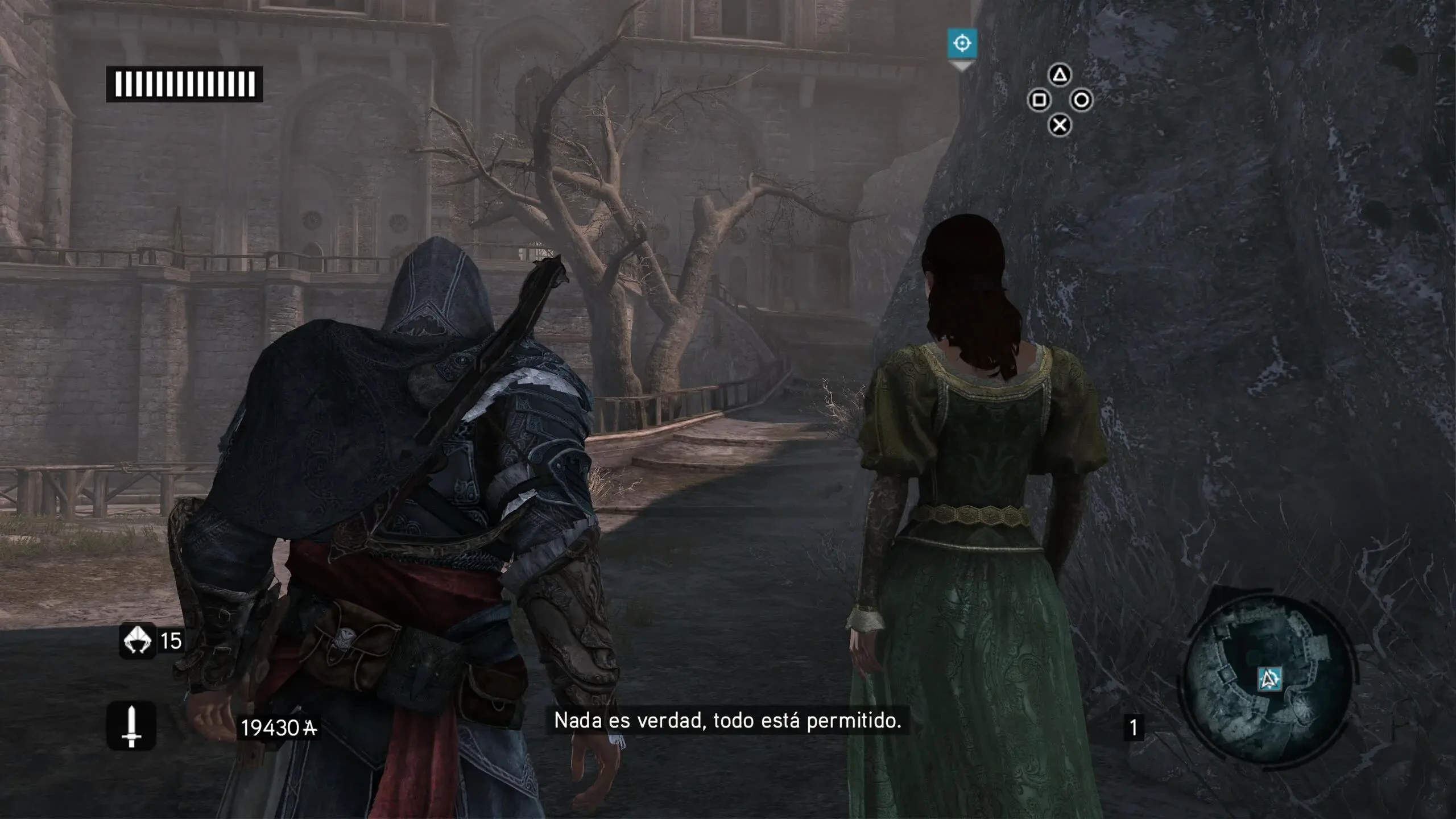Image resolution: width=1456 pixels, height=819 pixels.
Task: Click the circular minimap
Action: [x=1269, y=679]
